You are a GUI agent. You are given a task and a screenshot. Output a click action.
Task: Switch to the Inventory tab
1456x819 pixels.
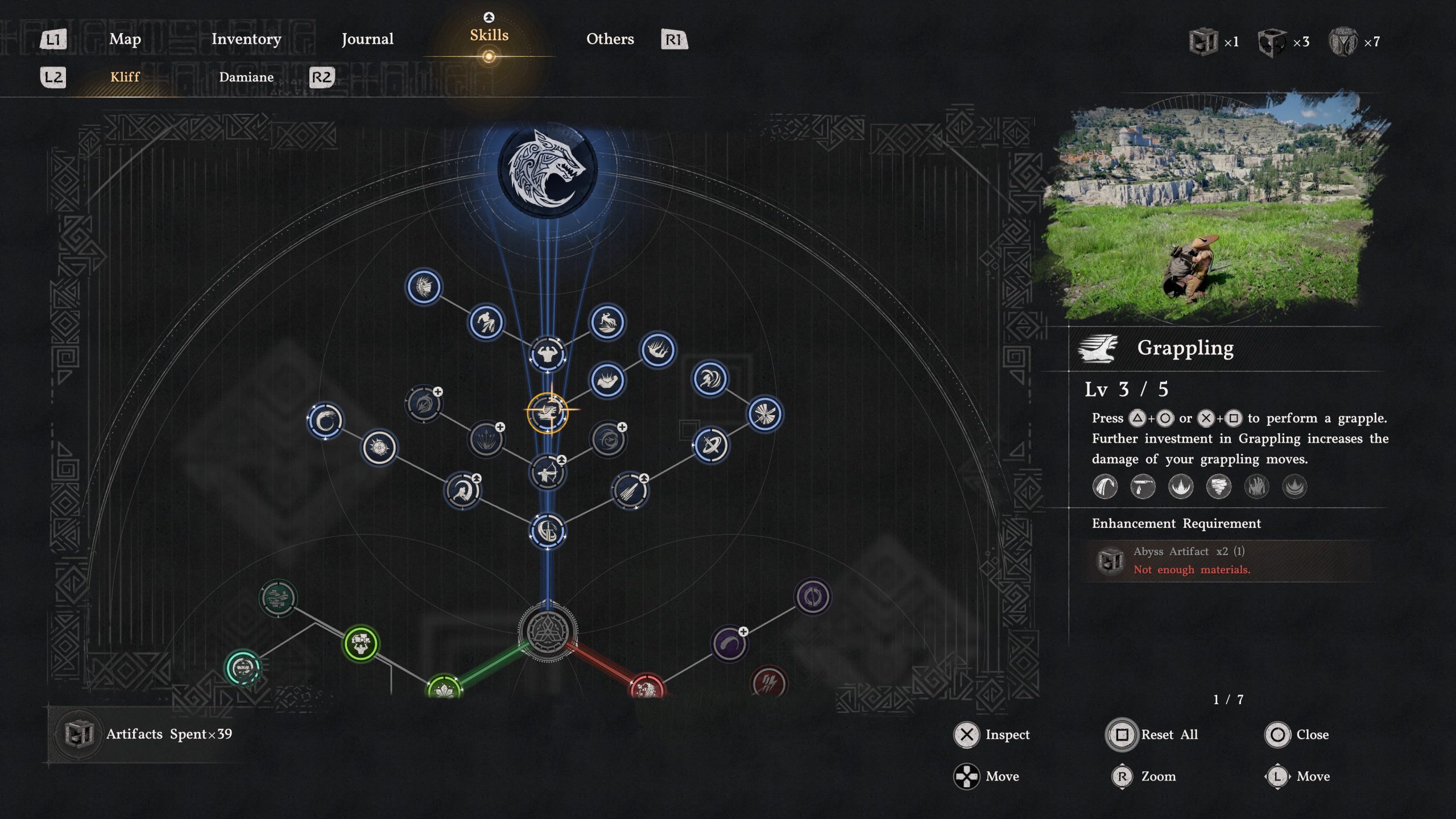(246, 40)
